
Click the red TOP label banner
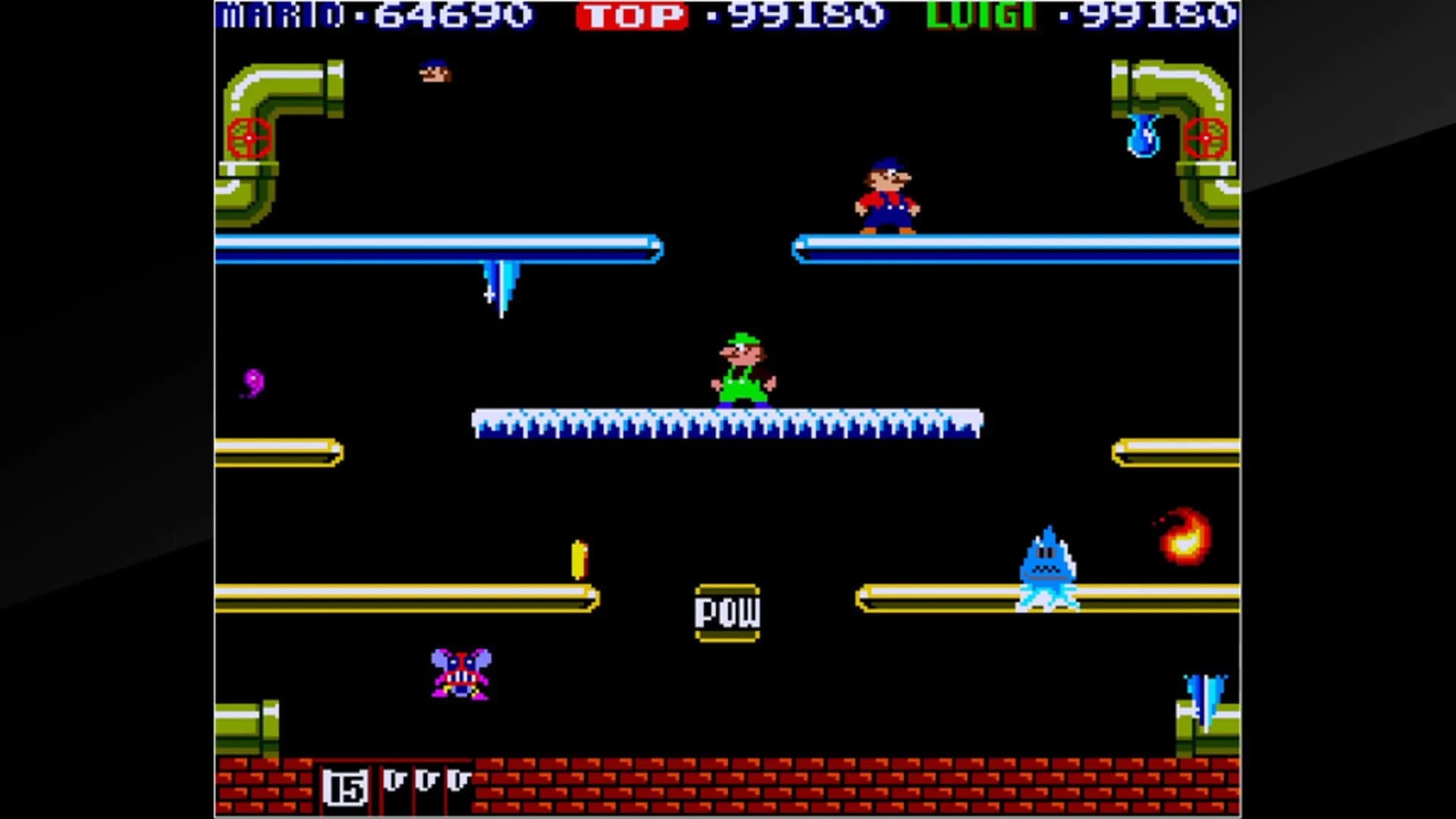(632, 14)
